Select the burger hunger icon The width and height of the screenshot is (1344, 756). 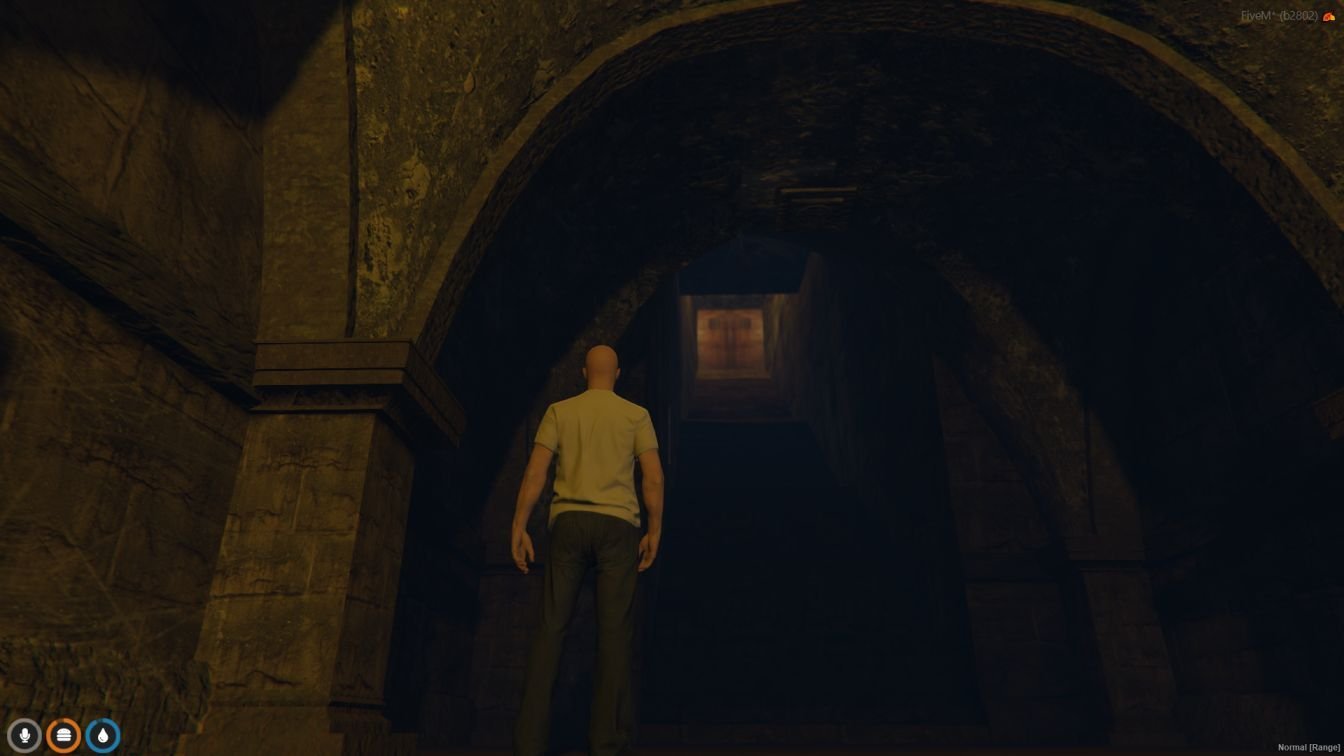click(63, 736)
